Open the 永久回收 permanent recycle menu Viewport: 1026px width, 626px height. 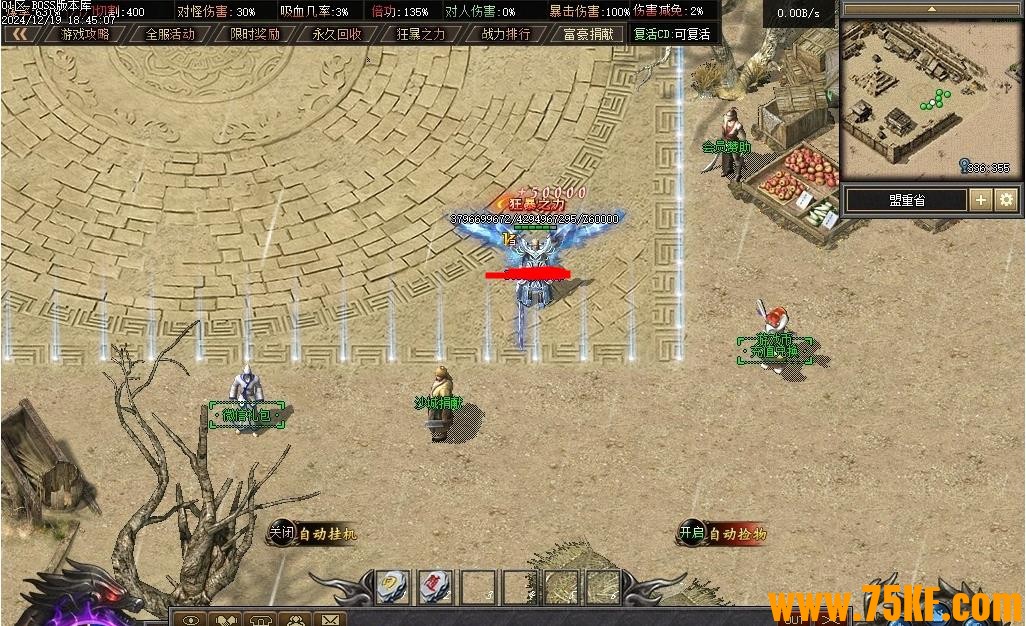click(337, 34)
